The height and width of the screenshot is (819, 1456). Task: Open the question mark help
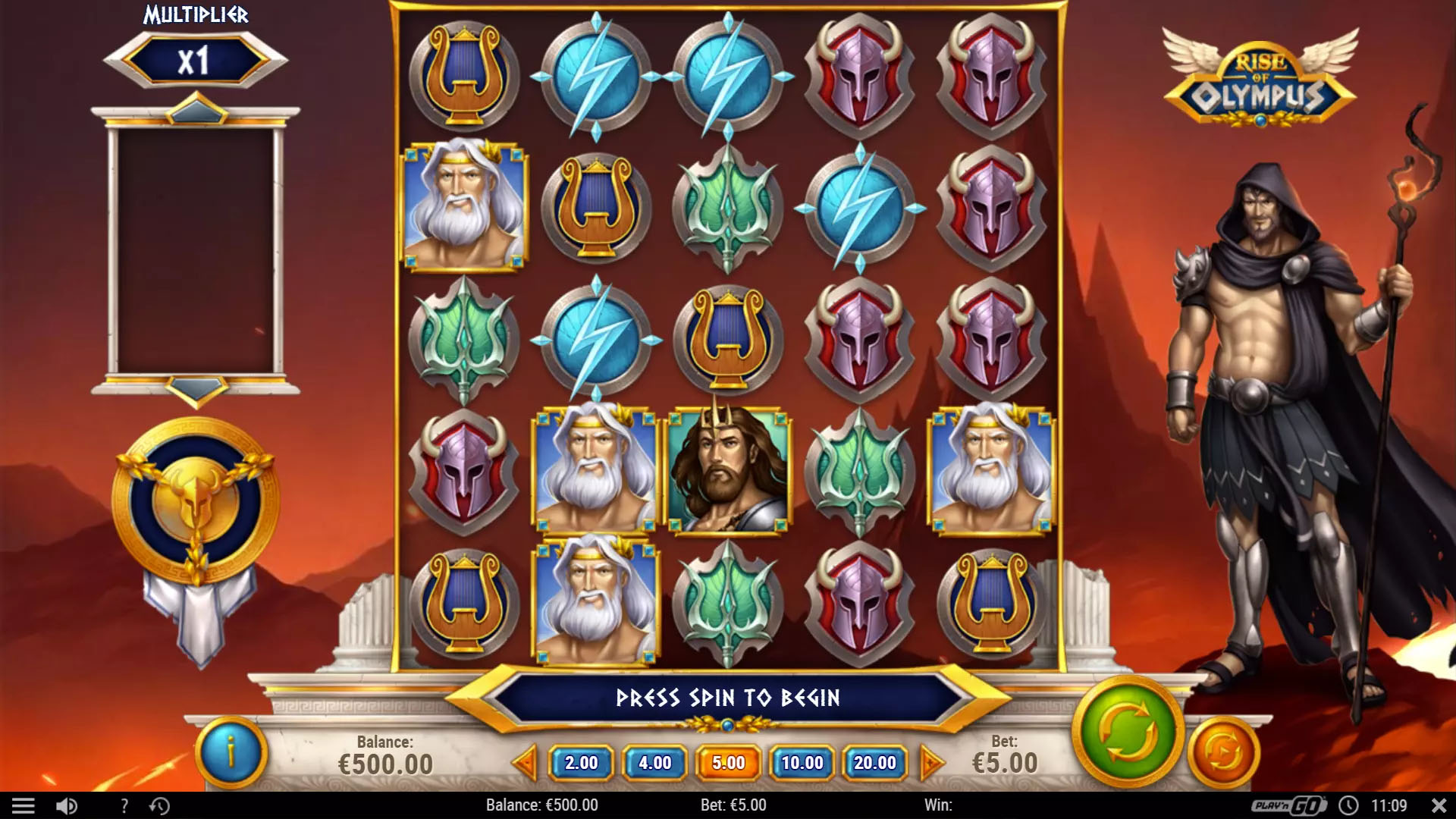click(x=124, y=805)
